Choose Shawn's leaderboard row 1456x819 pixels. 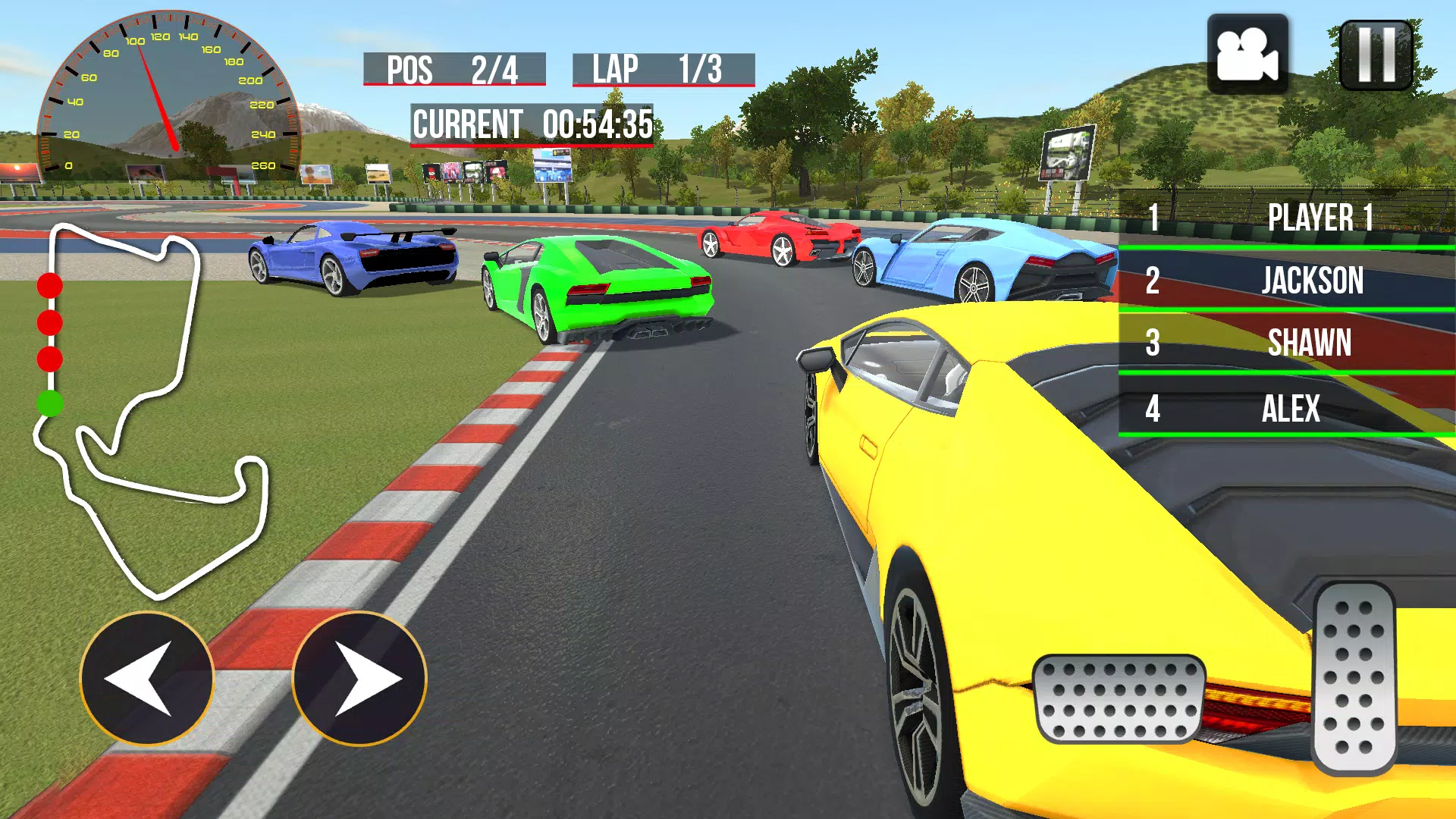[x=1286, y=343]
